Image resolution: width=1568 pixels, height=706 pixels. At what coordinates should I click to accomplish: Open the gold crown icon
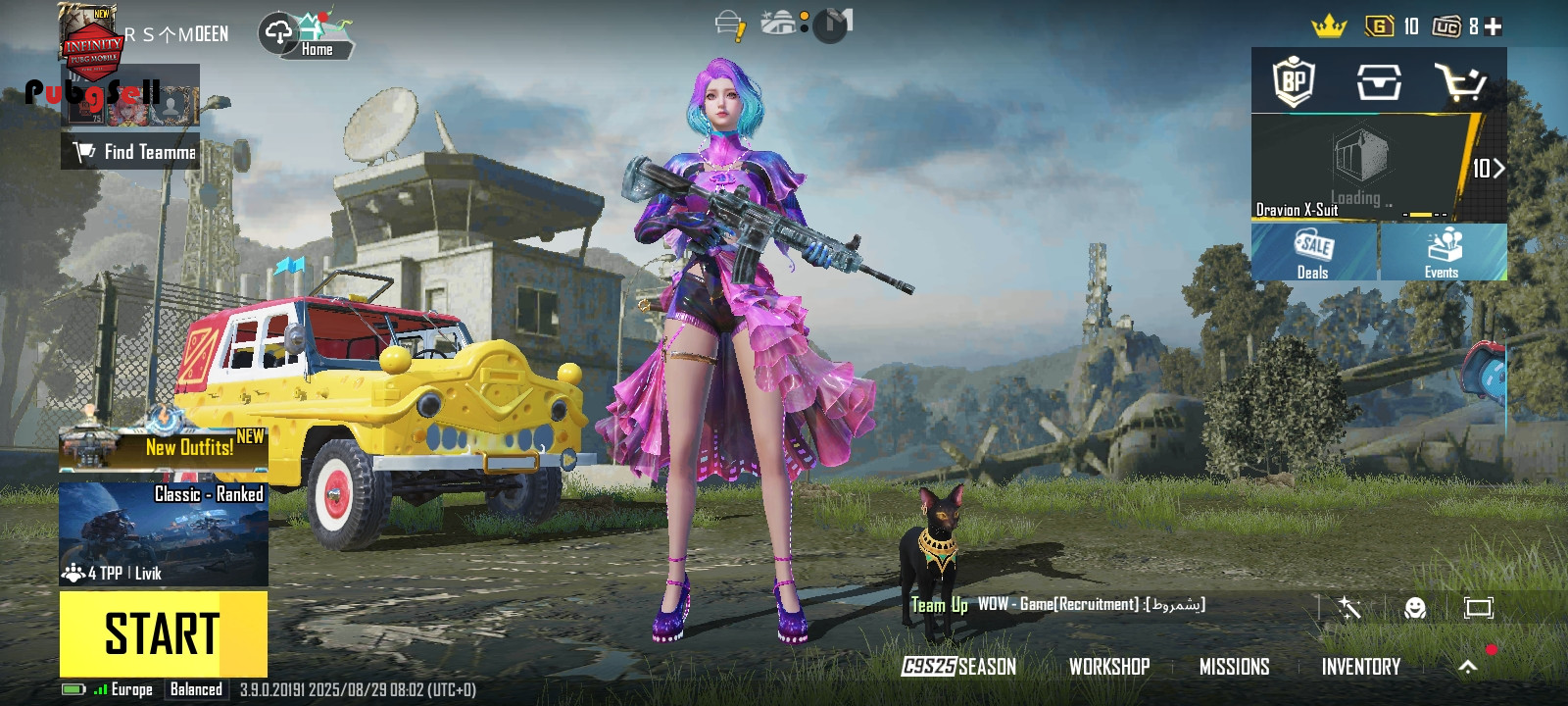click(x=1329, y=27)
